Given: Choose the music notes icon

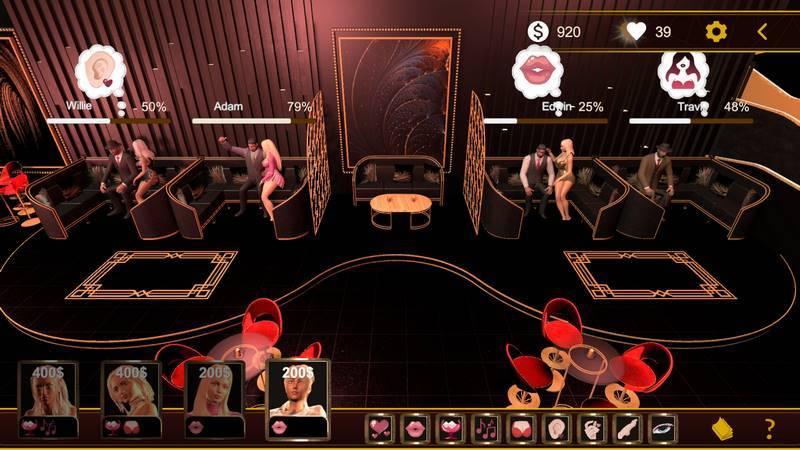Looking at the screenshot, I should [485, 429].
